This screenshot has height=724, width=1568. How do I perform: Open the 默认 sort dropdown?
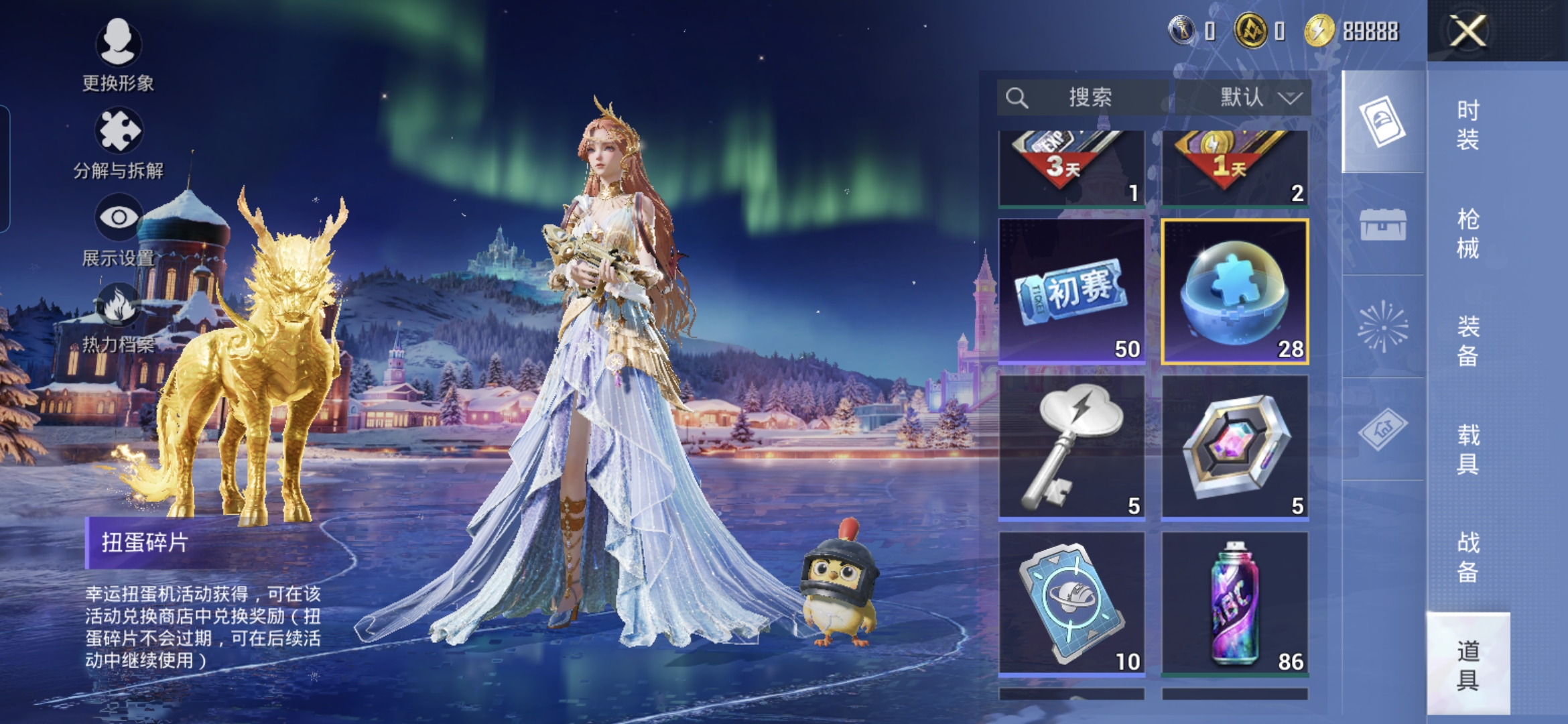[1243, 98]
